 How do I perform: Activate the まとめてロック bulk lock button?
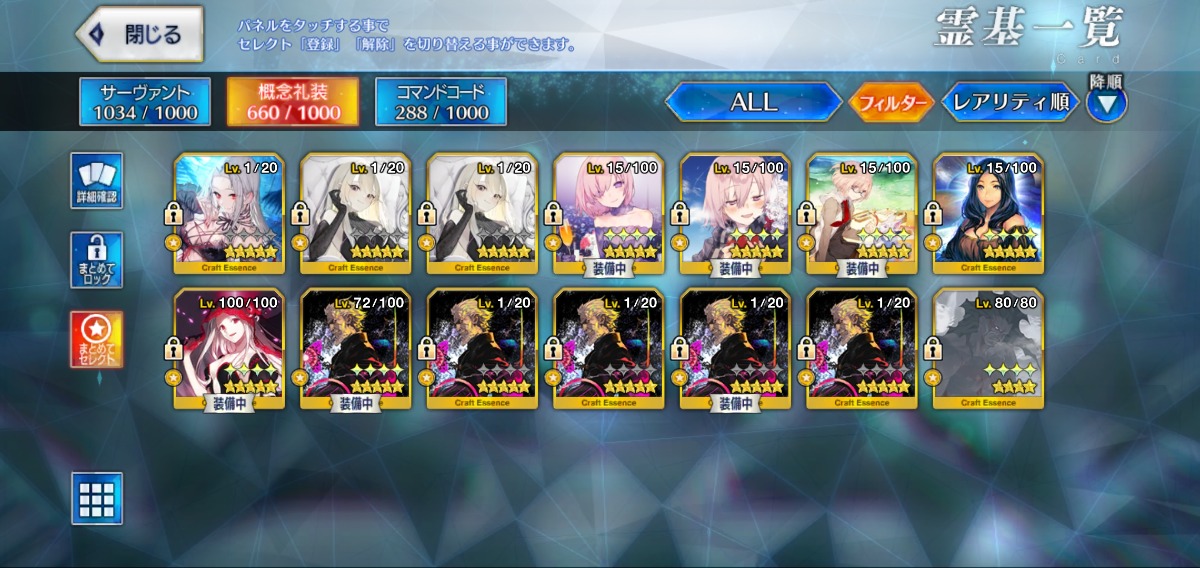point(97,260)
